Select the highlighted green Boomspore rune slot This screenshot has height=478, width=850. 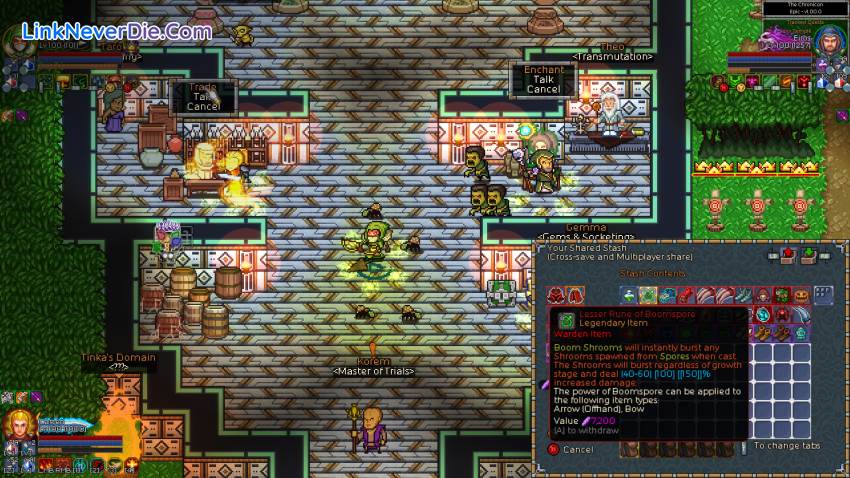648,295
